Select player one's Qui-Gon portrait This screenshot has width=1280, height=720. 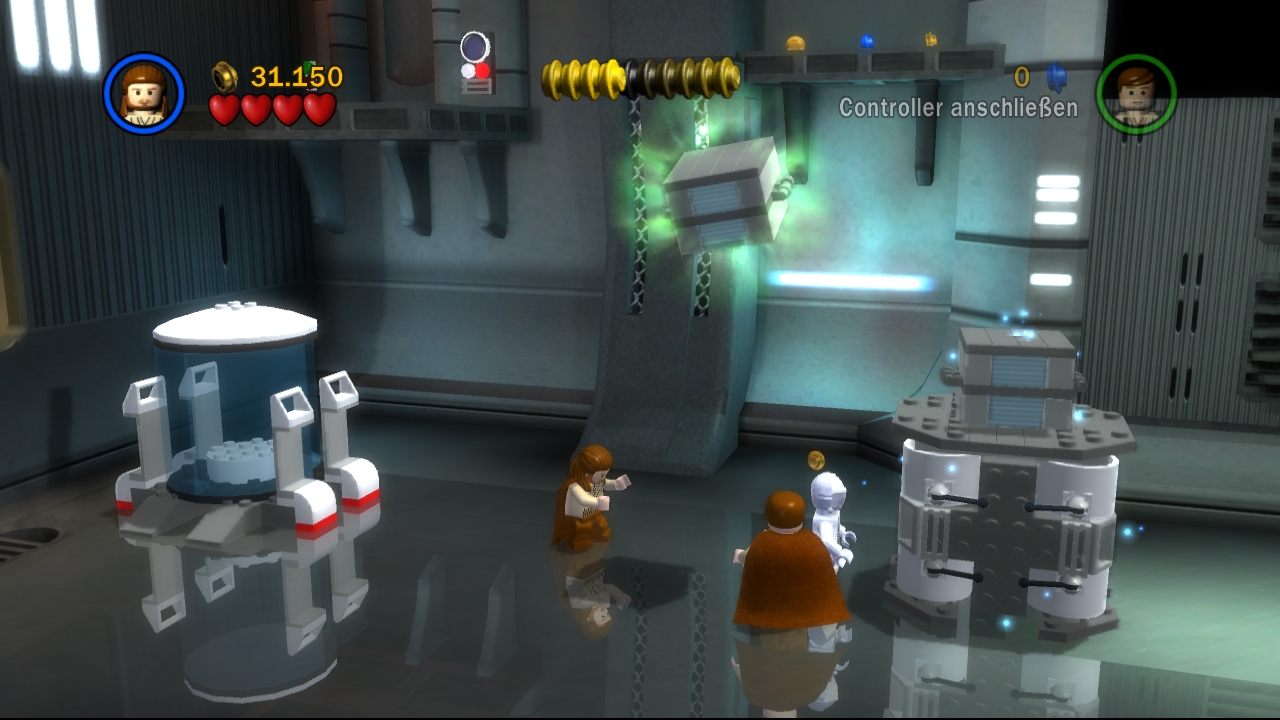pyautogui.click(x=144, y=94)
